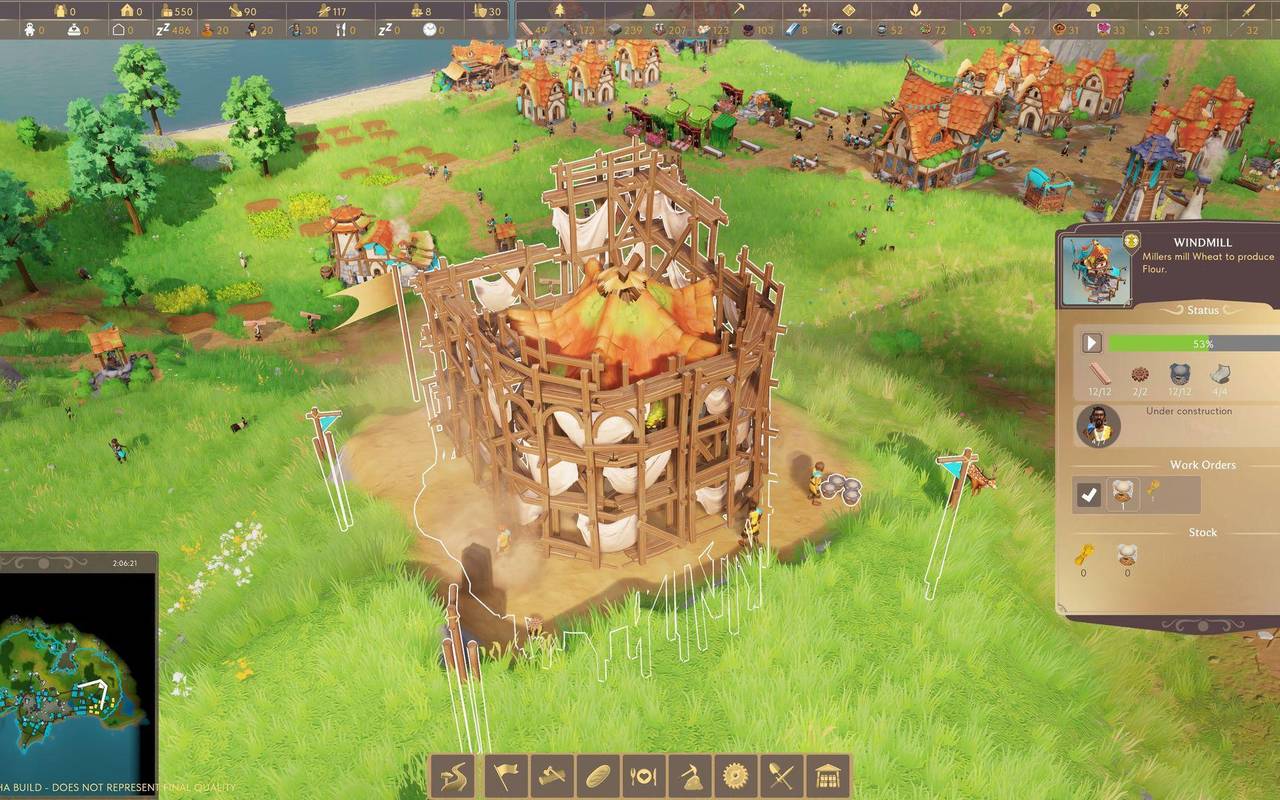
Task: Select the mining/pickaxe build category
Action: tap(689, 775)
